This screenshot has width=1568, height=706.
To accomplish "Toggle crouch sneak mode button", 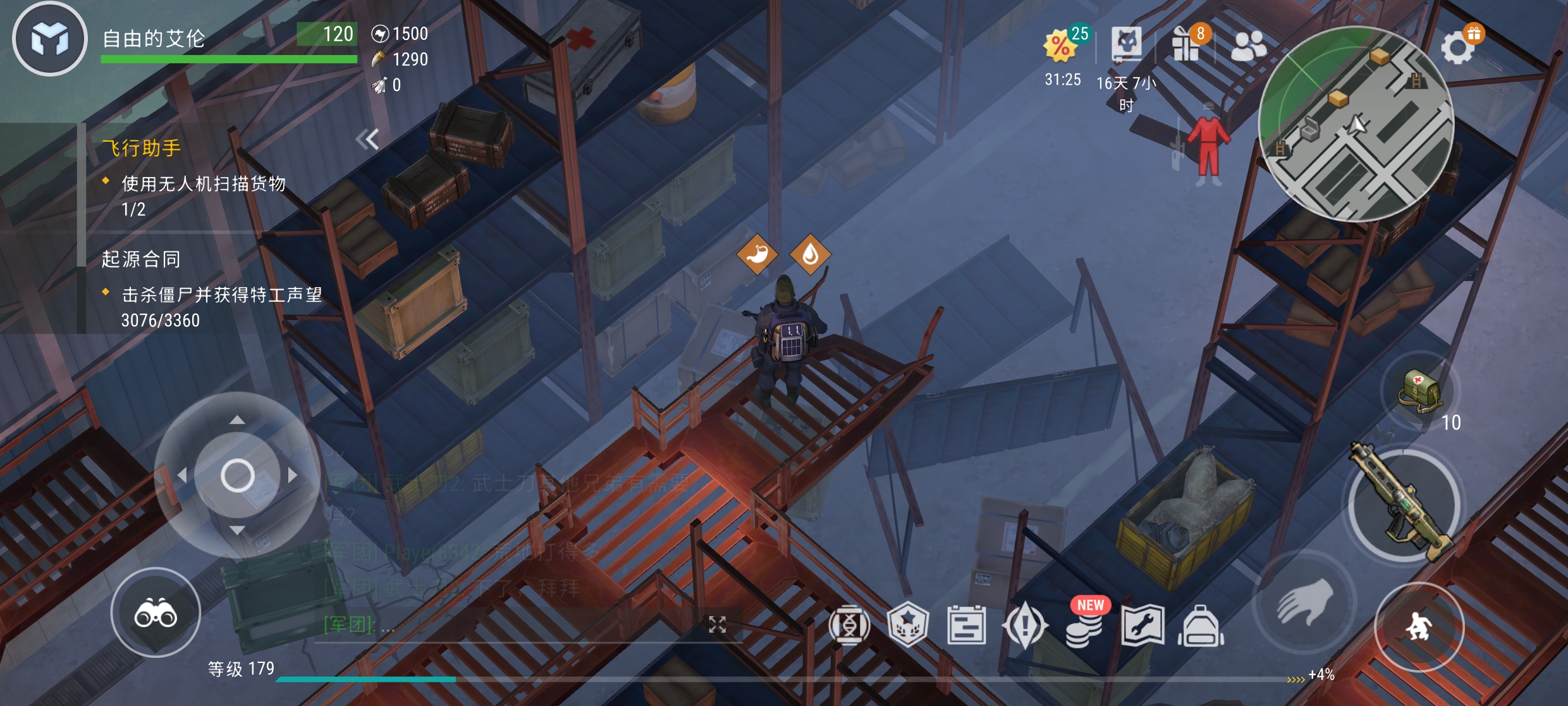I will click(1419, 626).
